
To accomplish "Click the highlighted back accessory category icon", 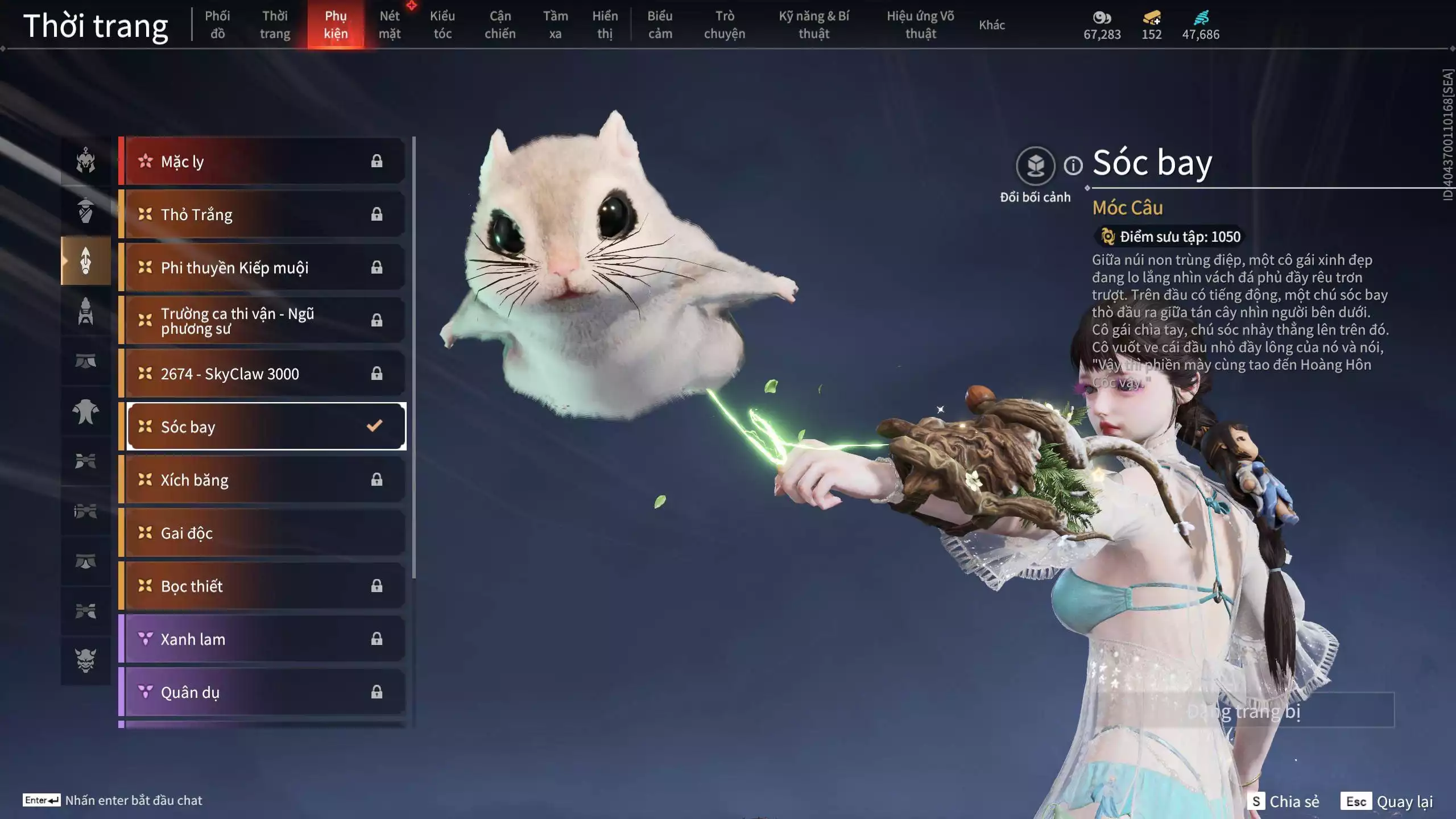I will tap(85, 262).
